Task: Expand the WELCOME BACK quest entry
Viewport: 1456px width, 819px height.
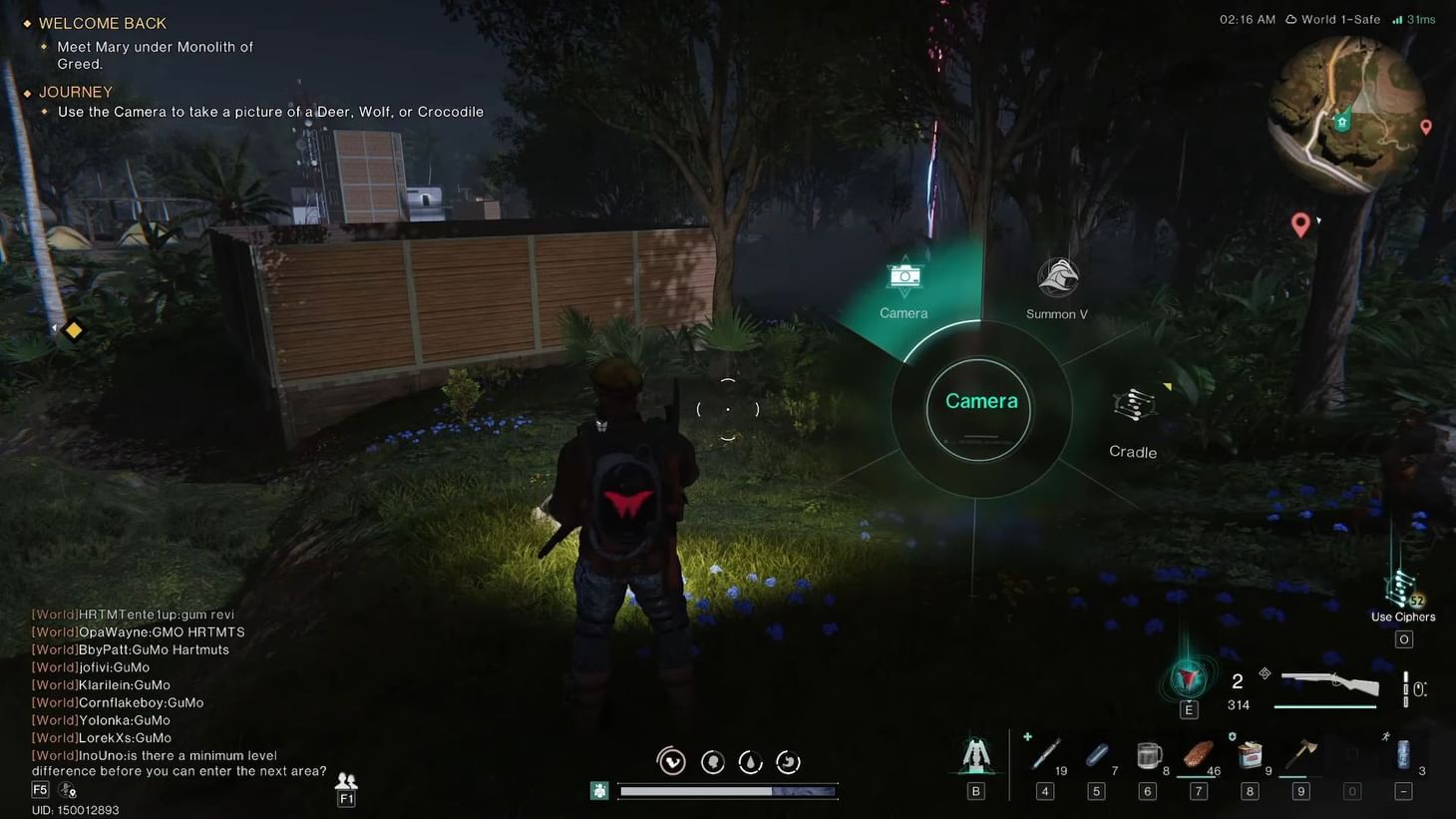Action: (100, 22)
